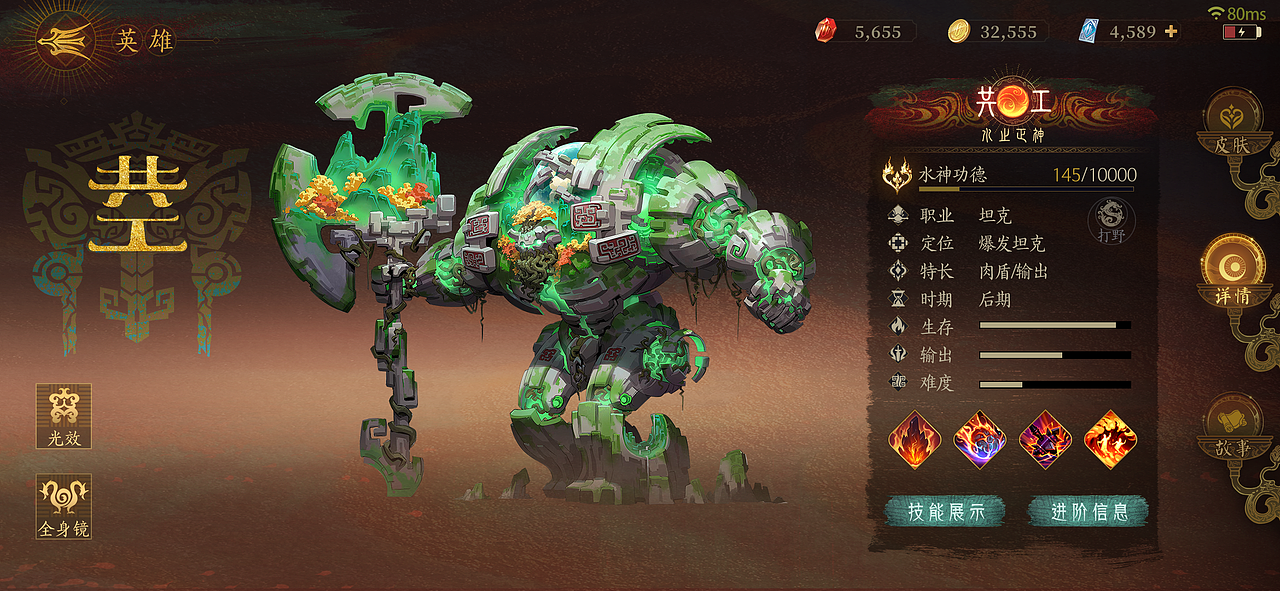This screenshot has width=1280, height=591.
Task: Open the 故事 story tab
Action: 1231,428
